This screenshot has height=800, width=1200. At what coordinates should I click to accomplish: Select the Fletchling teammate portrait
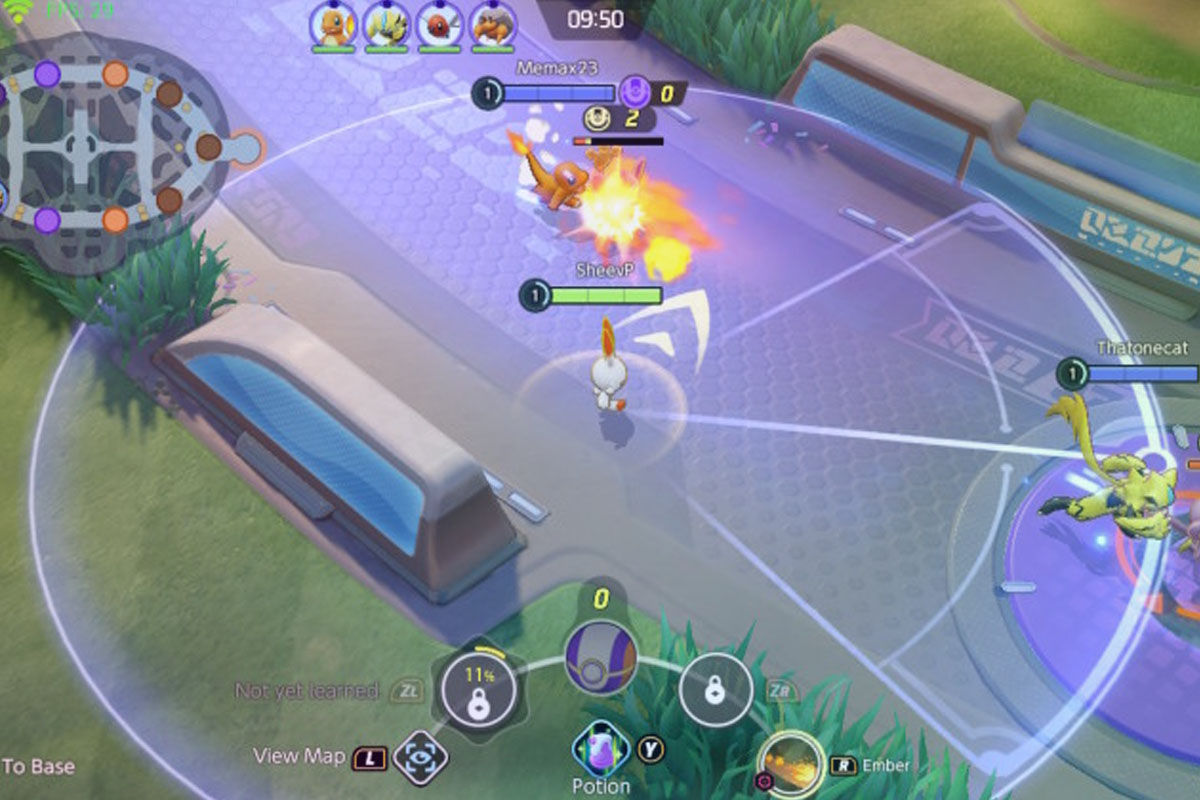439,22
